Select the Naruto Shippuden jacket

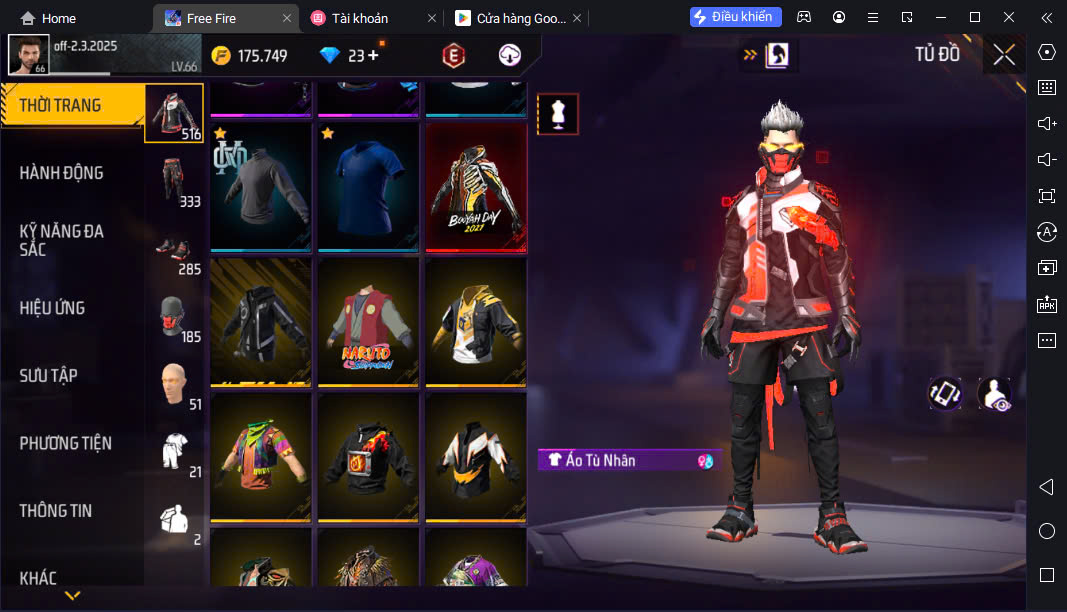coord(368,322)
